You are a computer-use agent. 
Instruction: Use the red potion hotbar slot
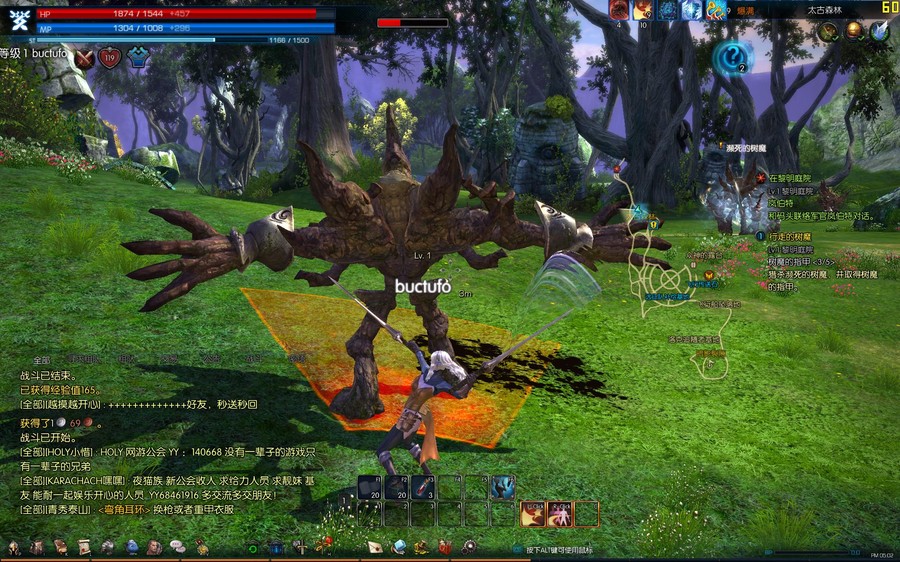[422, 487]
